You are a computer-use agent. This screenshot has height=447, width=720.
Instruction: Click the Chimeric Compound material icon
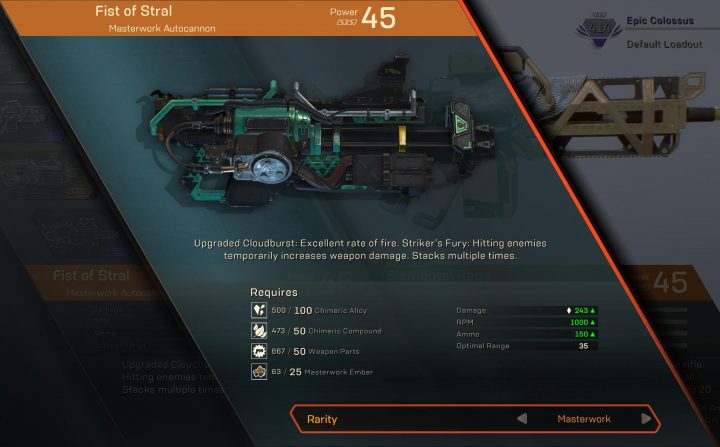[258, 331]
